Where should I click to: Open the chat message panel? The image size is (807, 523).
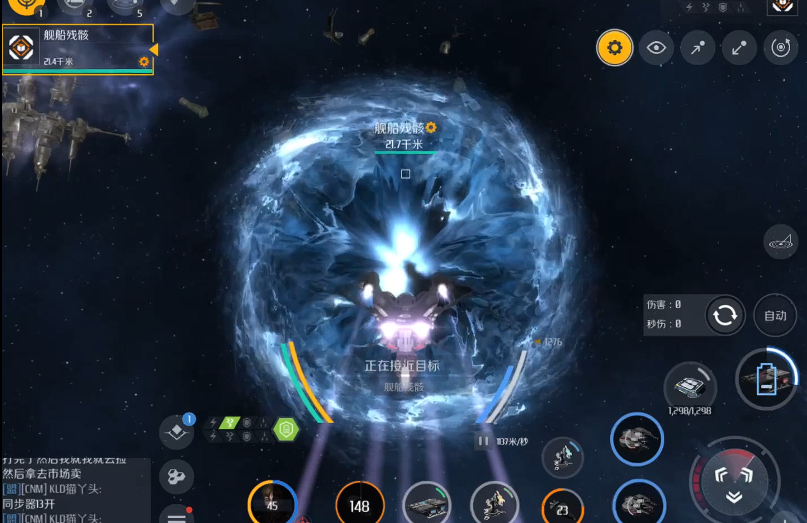click(75, 490)
